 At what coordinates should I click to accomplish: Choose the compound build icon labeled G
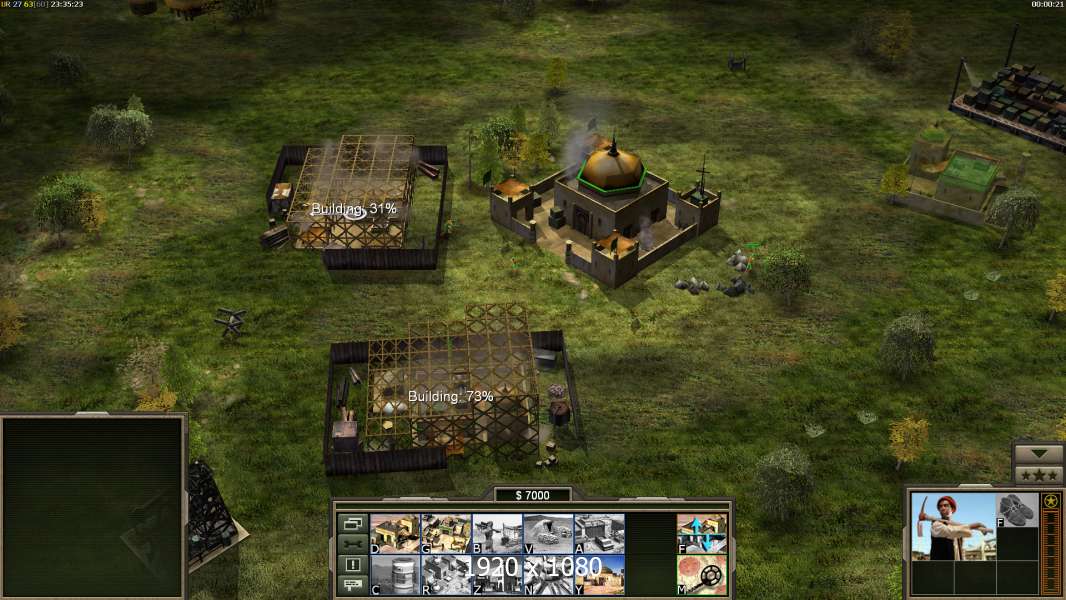pyautogui.click(x=446, y=533)
